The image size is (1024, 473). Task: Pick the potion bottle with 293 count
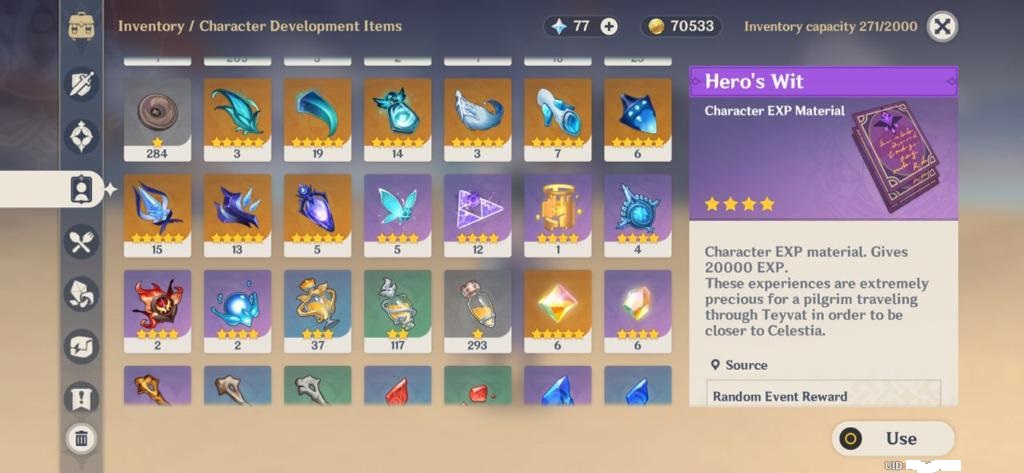point(477,309)
